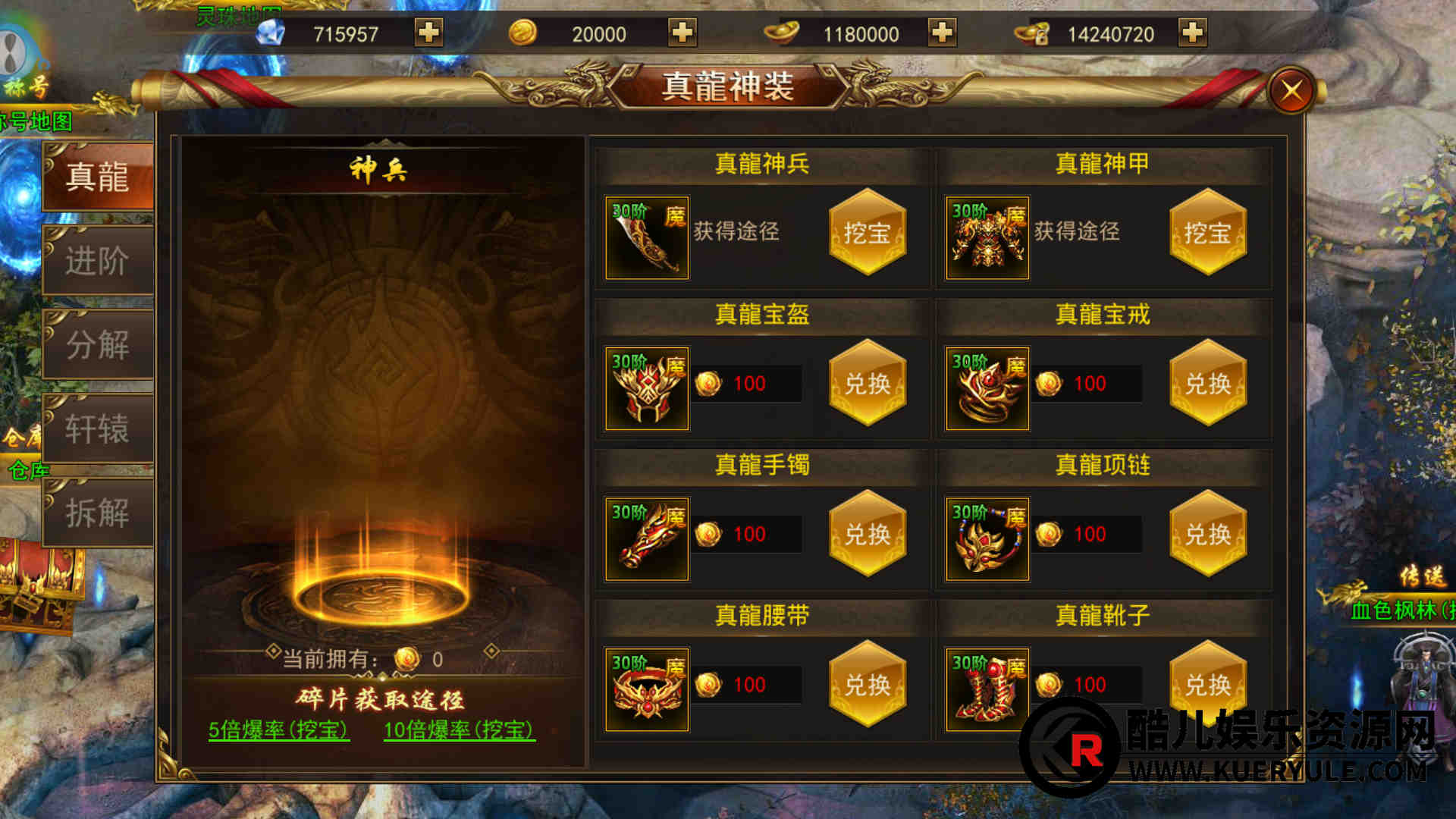This screenshot has width=1456, height=819.
Task: Add gold coins with plus button
Action: (682, 33)
